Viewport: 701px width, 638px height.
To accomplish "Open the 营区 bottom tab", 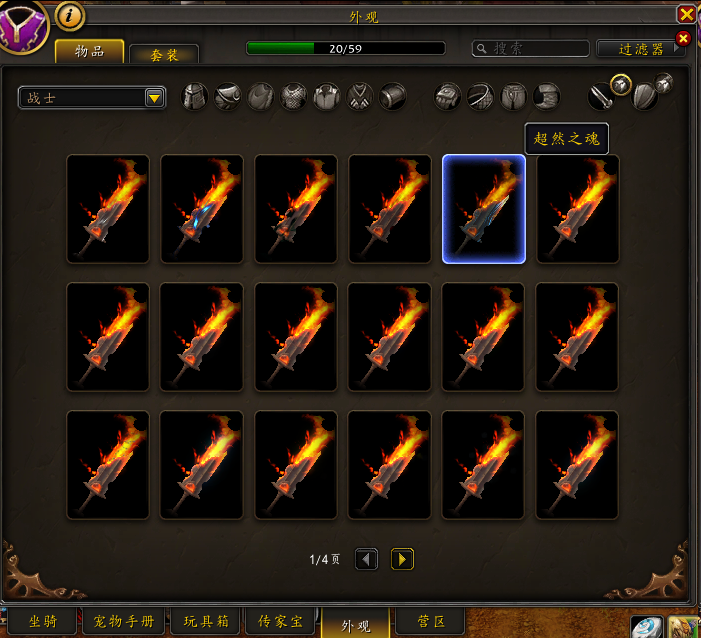I will click(431, 621).
